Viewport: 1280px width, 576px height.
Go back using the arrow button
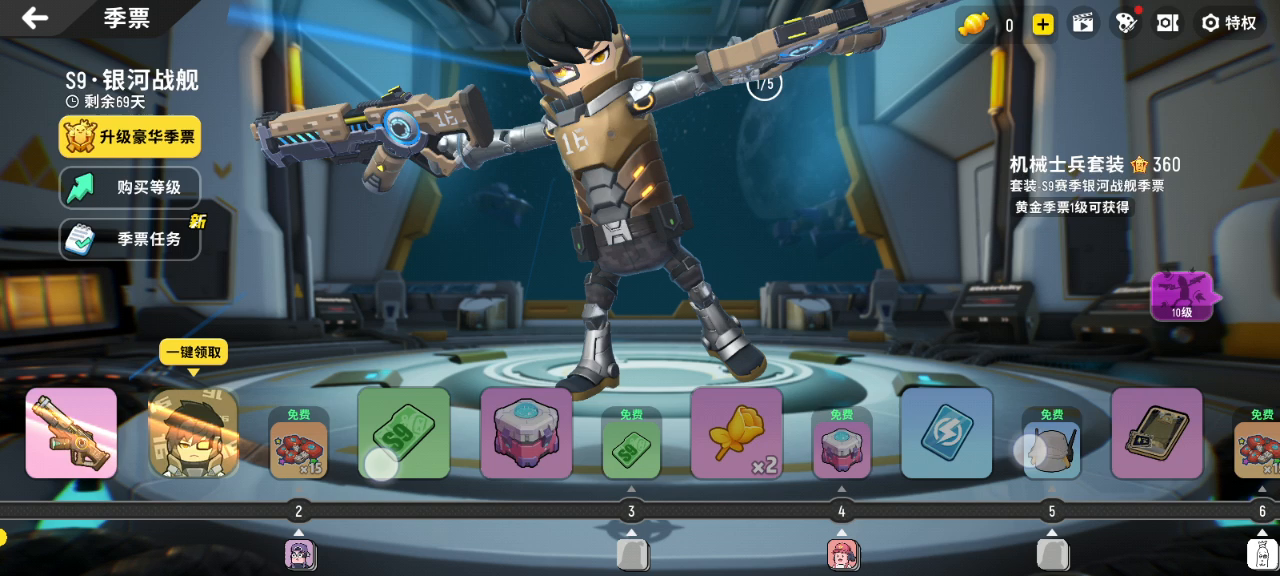coord(36,18)
